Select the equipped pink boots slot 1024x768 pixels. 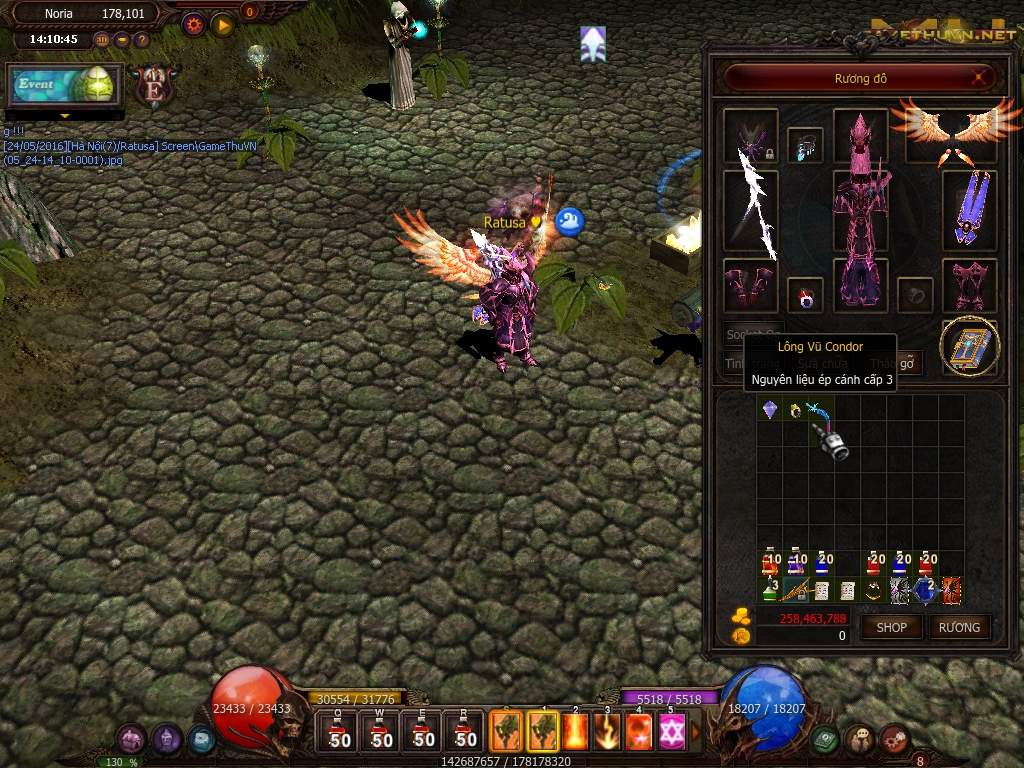(969, 285)
